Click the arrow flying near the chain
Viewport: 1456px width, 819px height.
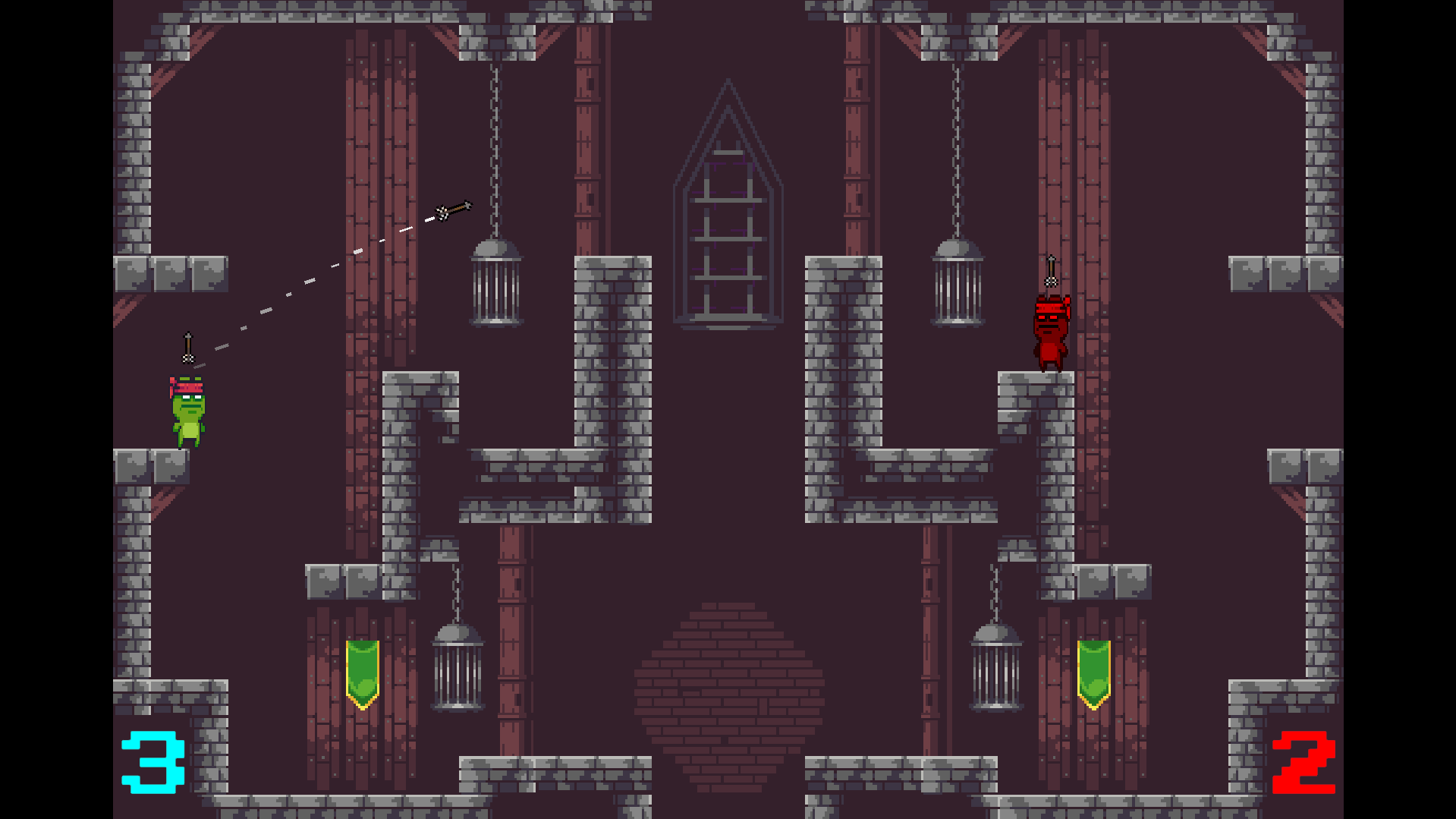454,211
